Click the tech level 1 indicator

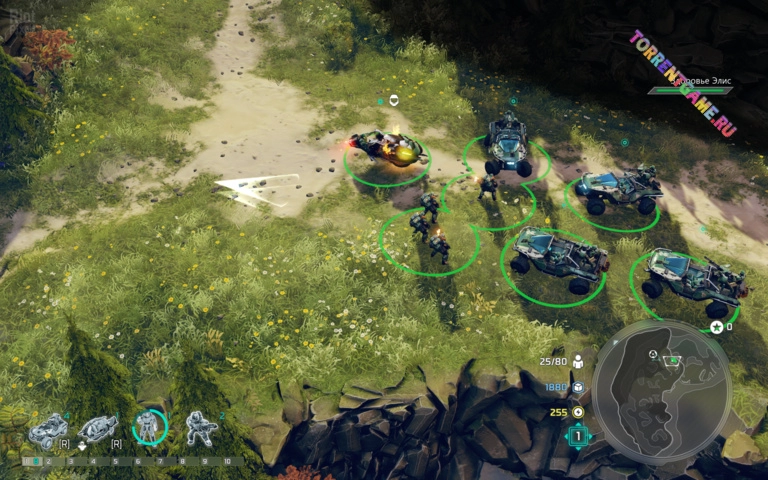click(x=578, y=436)
